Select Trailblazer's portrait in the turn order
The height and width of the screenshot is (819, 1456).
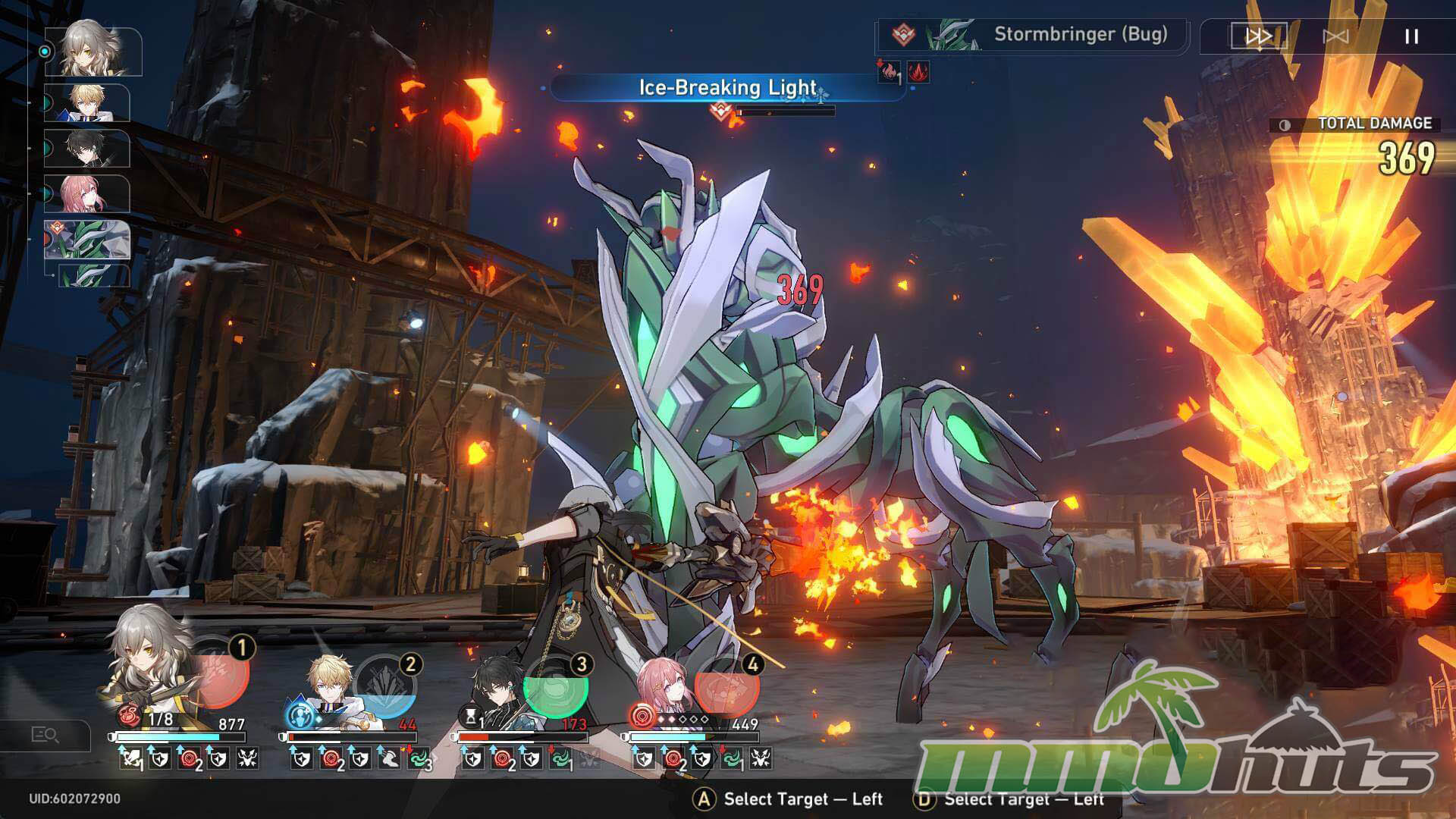tap(93, 51)
